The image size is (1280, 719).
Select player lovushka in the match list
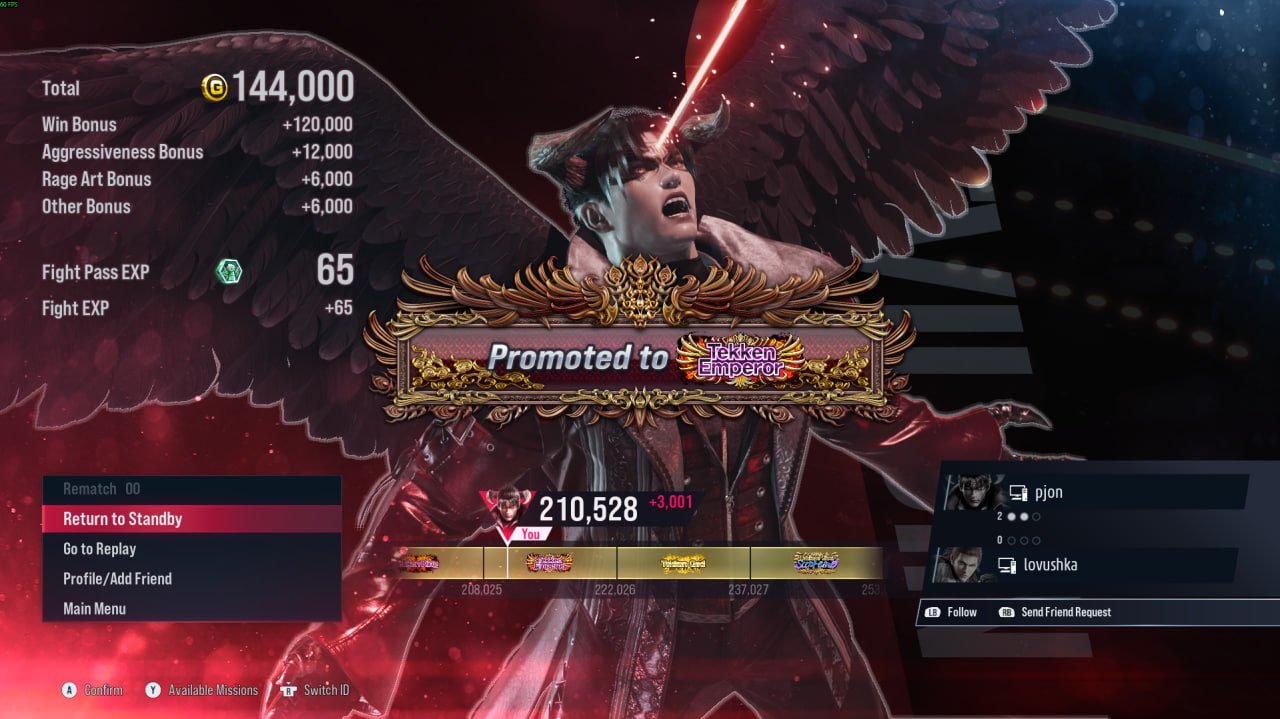(1085, 565)
